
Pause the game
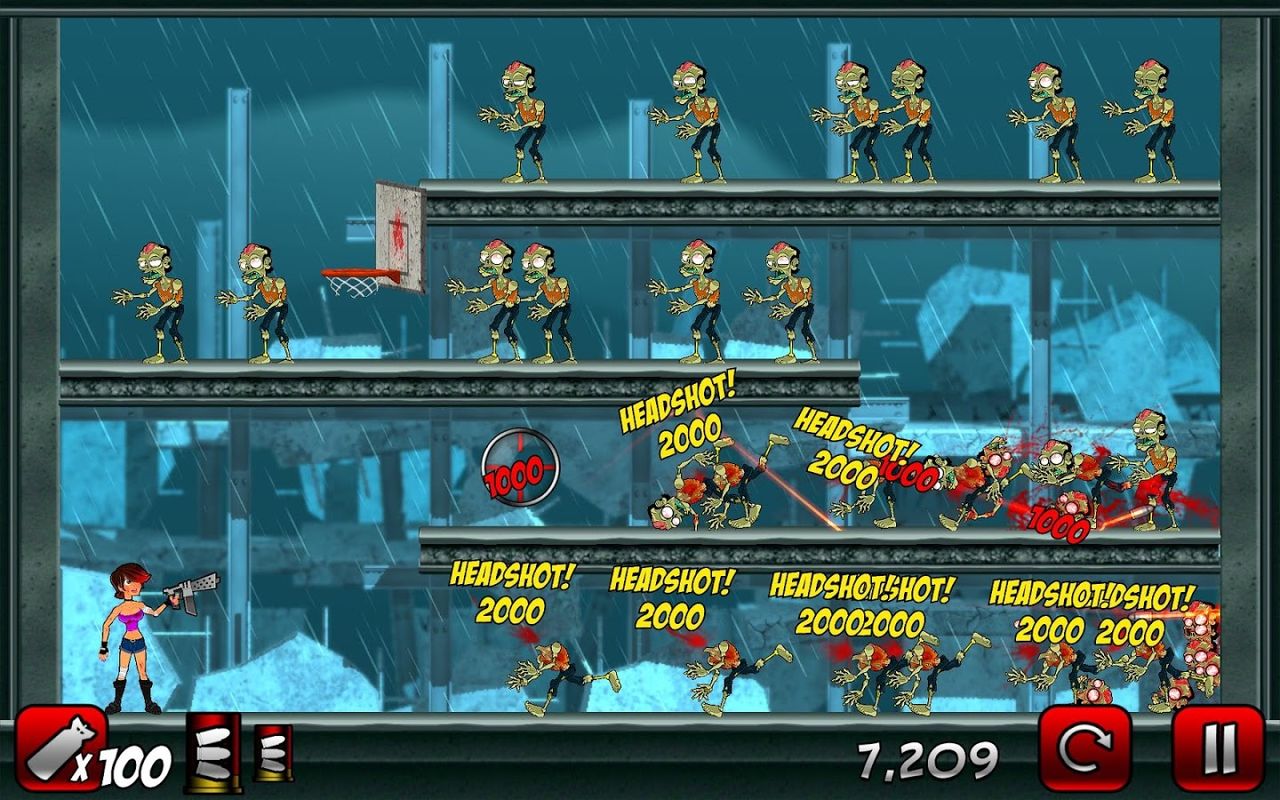pyautogui.click(x=1216, y=747)
